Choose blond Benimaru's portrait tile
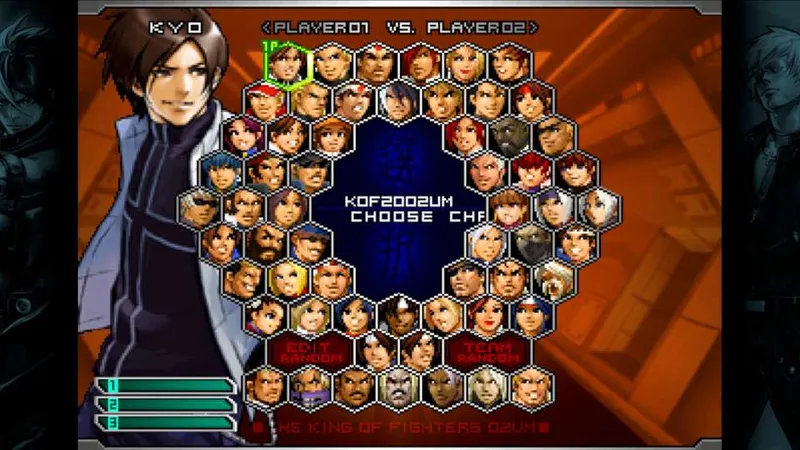The width and height of the screenshot is (800, 450). (330, 62)
